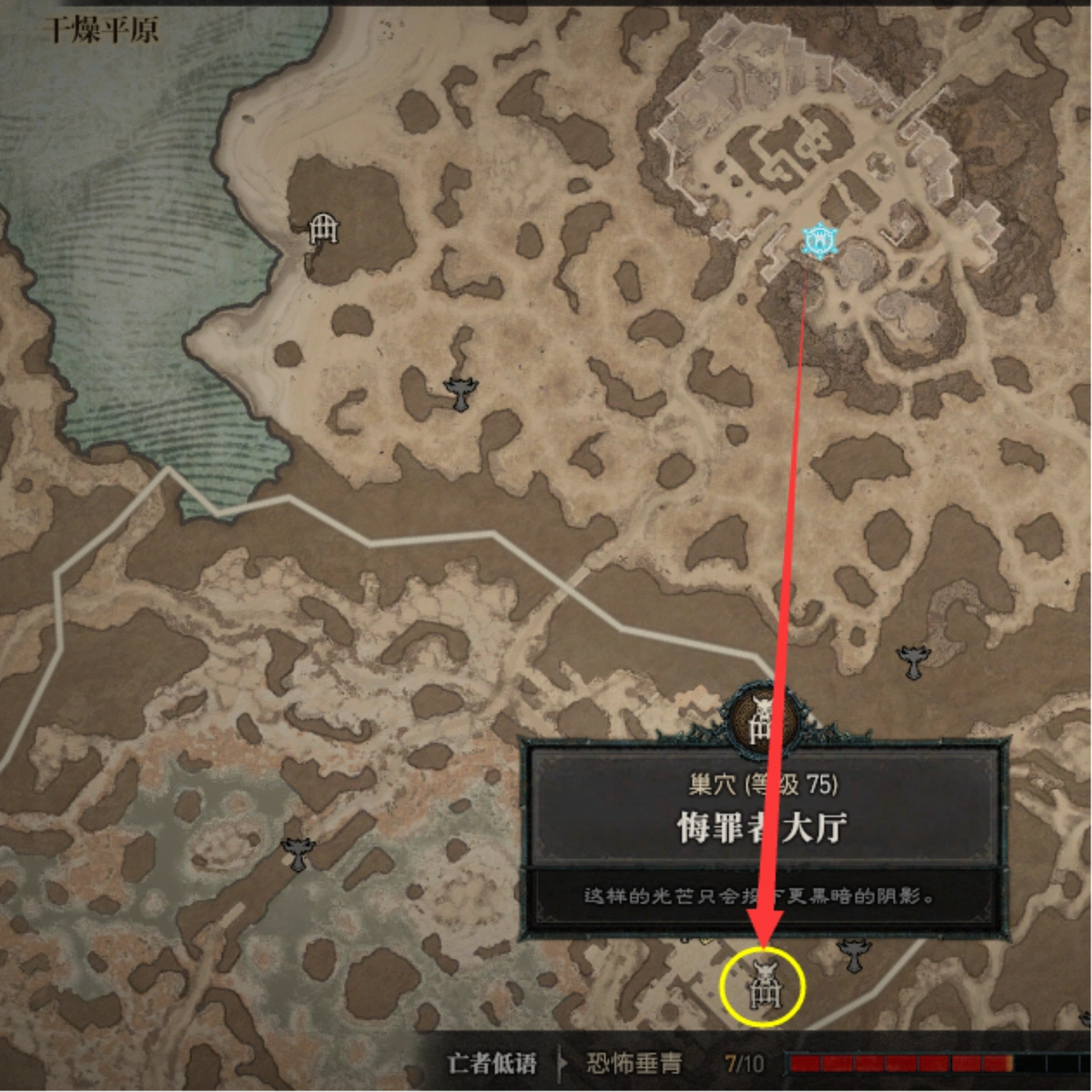Image resolution: width=1092 pixels, height=1092 pixels.
Task: Select the blue waypoint marker in town
Action: [x=819, y=240]
